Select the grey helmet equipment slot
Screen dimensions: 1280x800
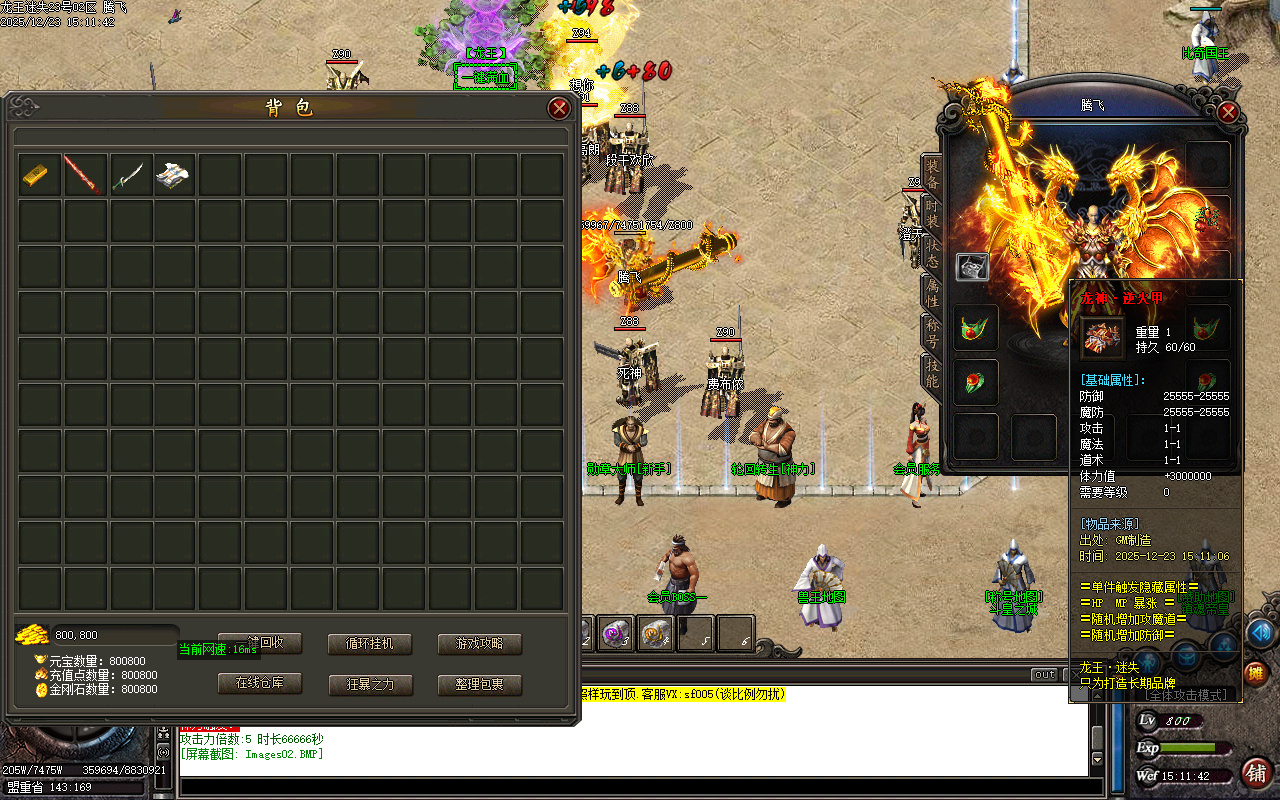tap(972, 267)
